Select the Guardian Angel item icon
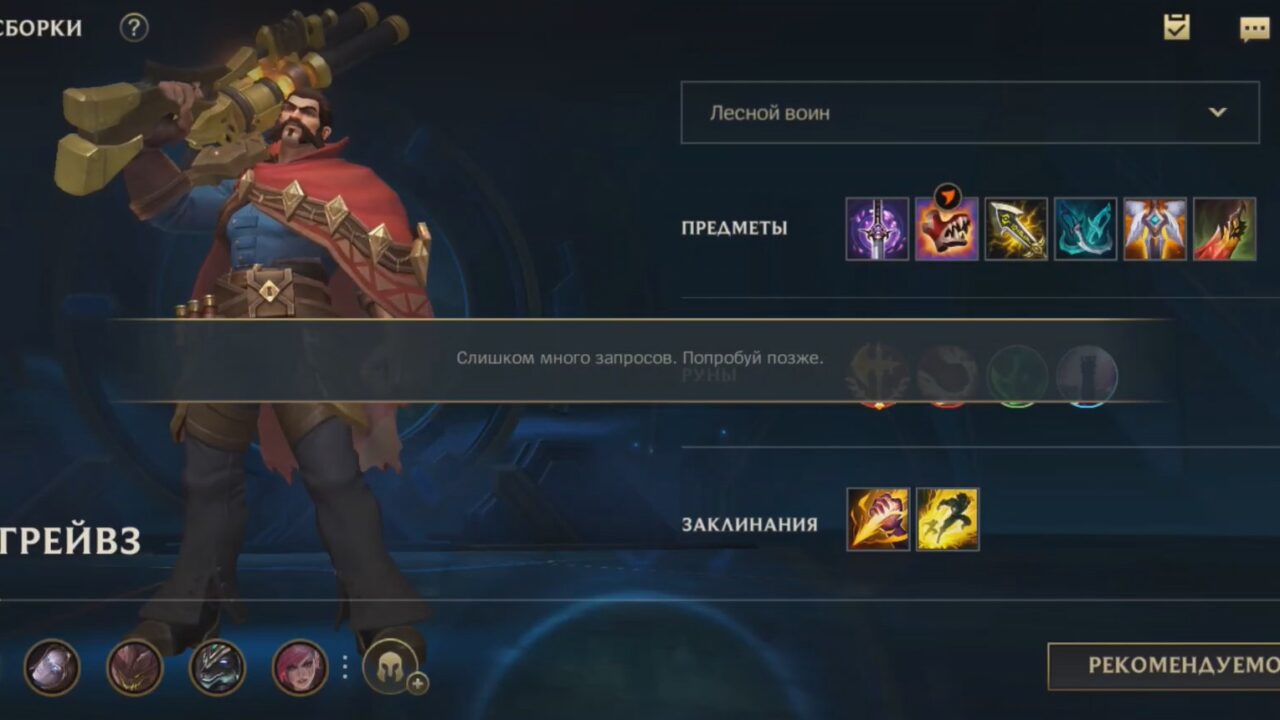The width and height of the screenshot is (1280, 720). click(1157, 229)
